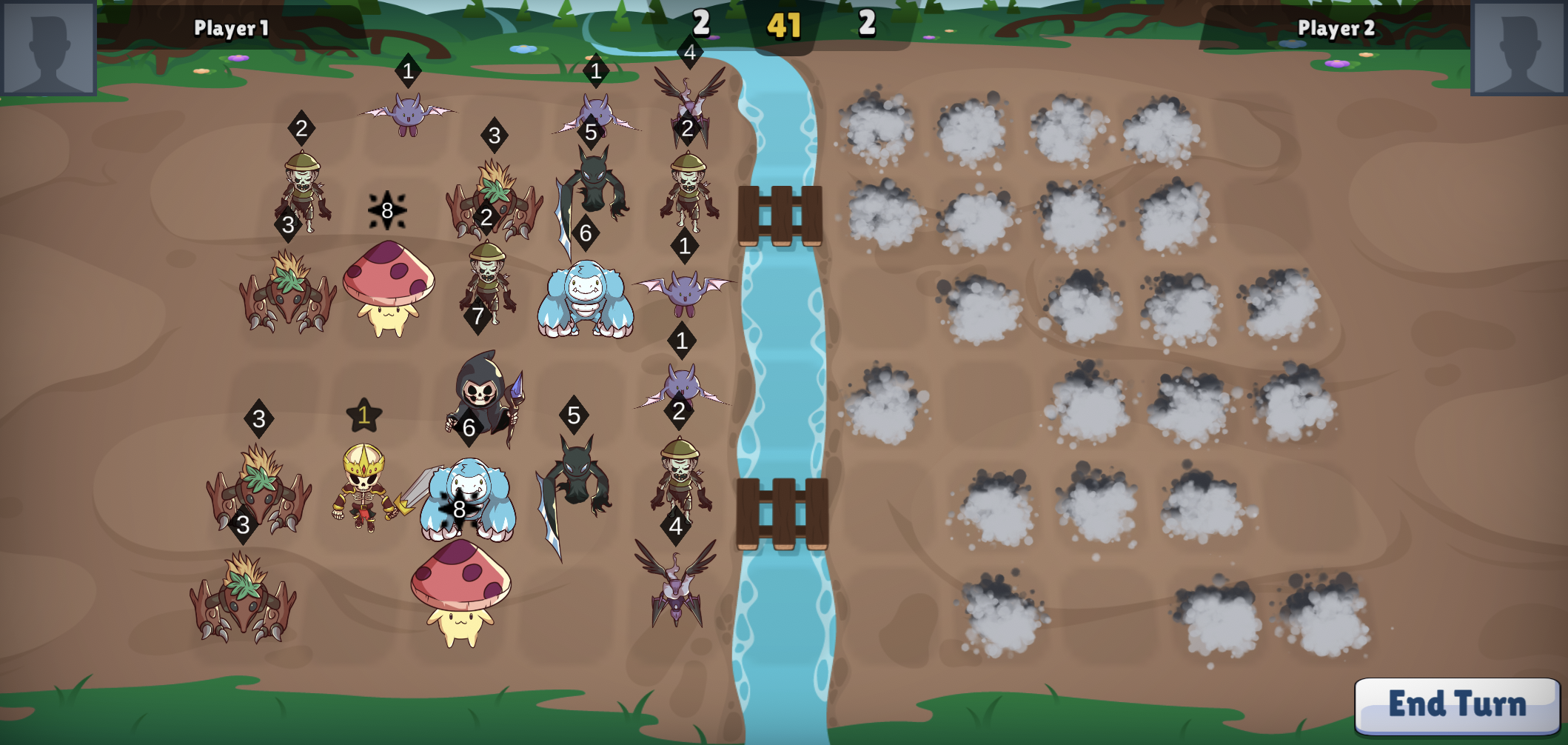Screen dimensions: 1568x745
Task: Click Player 2's avatar portrait
Action: pyautogui.click(x=1518, y=47)
